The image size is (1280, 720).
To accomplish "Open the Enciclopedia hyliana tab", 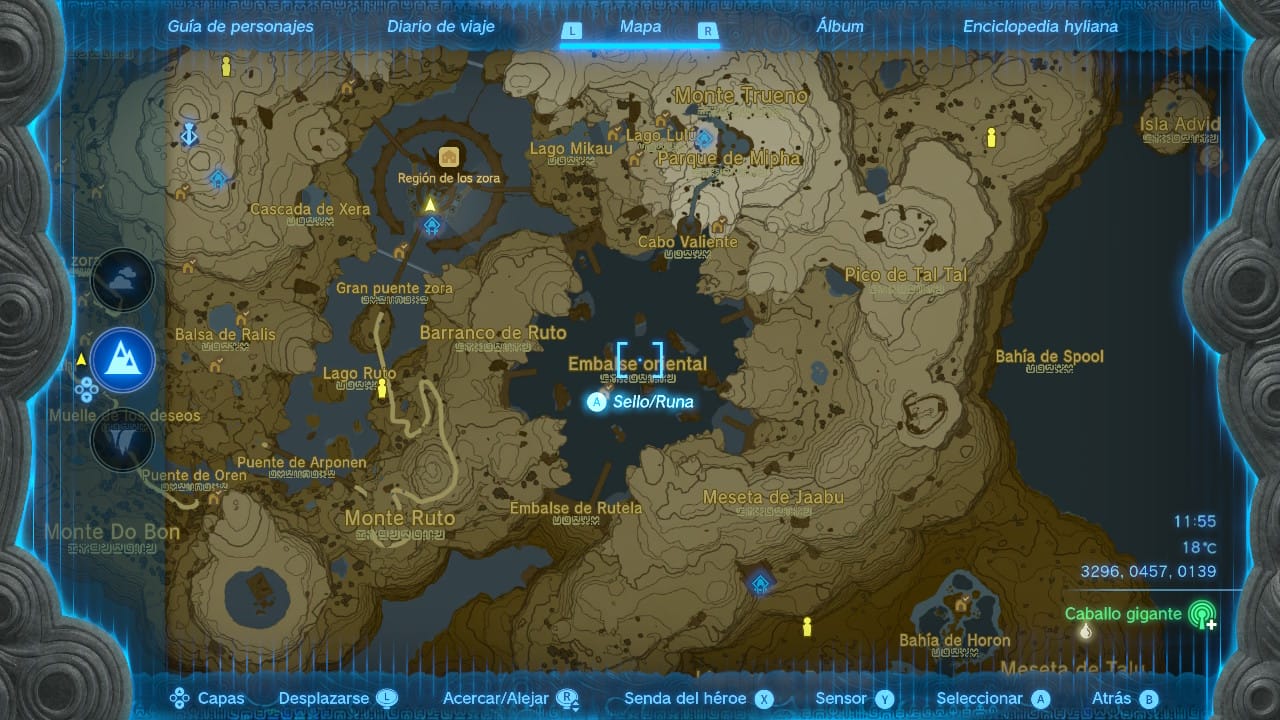I will (1040, 27).
